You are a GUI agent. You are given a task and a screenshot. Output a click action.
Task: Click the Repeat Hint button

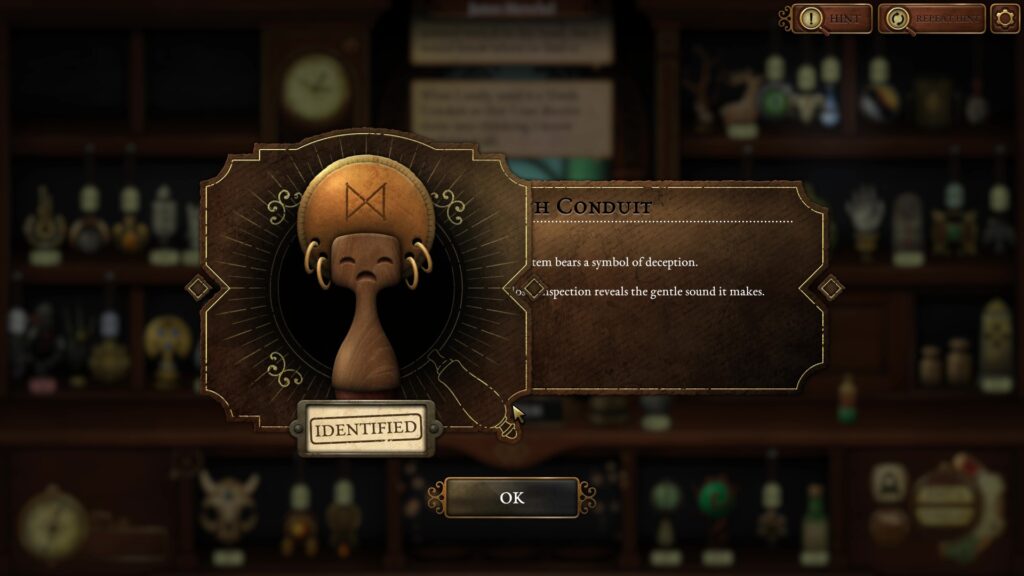tap(931, 18)
